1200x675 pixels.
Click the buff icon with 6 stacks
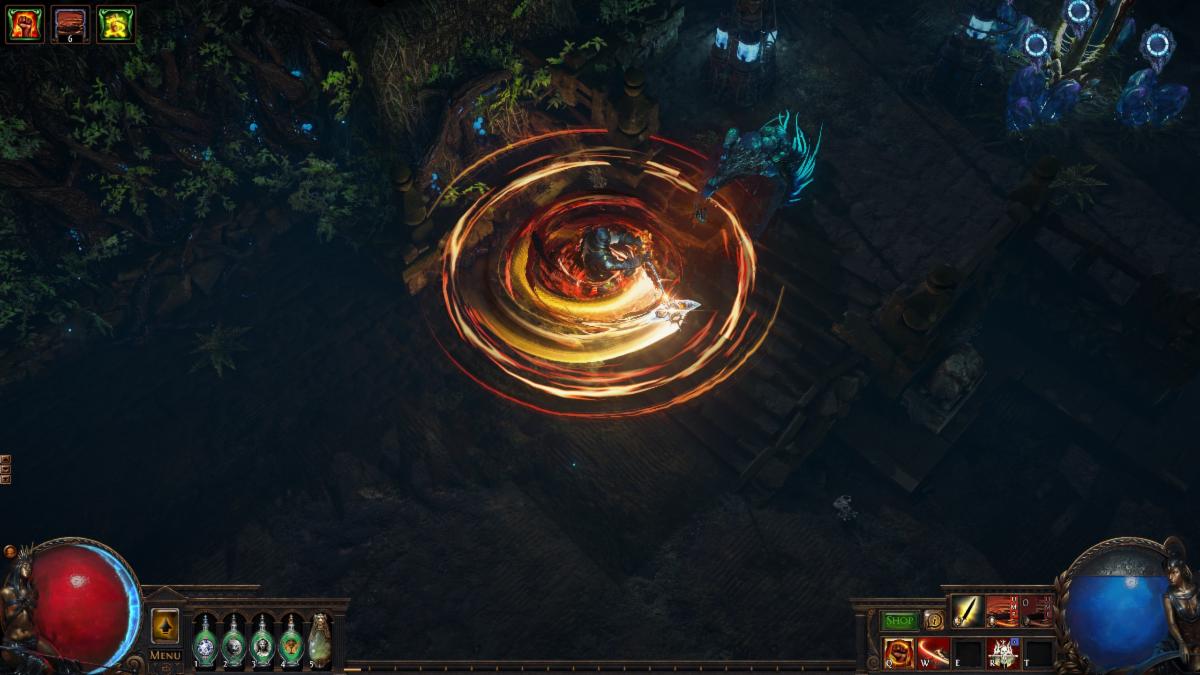click(70, 24)
